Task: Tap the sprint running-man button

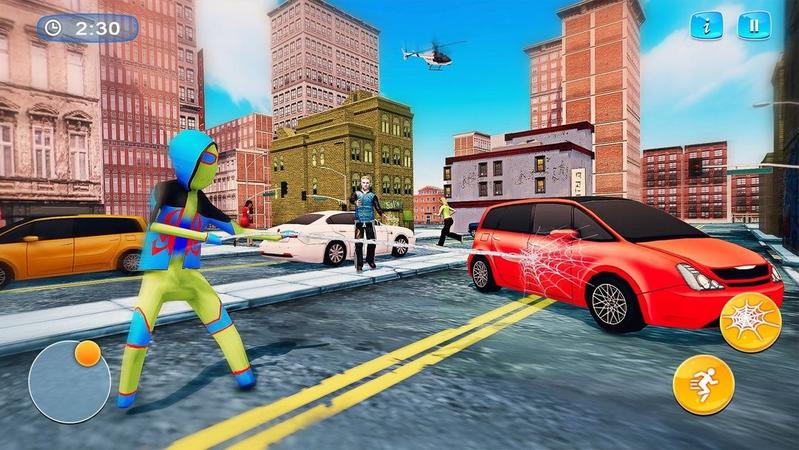Action: 703,385
